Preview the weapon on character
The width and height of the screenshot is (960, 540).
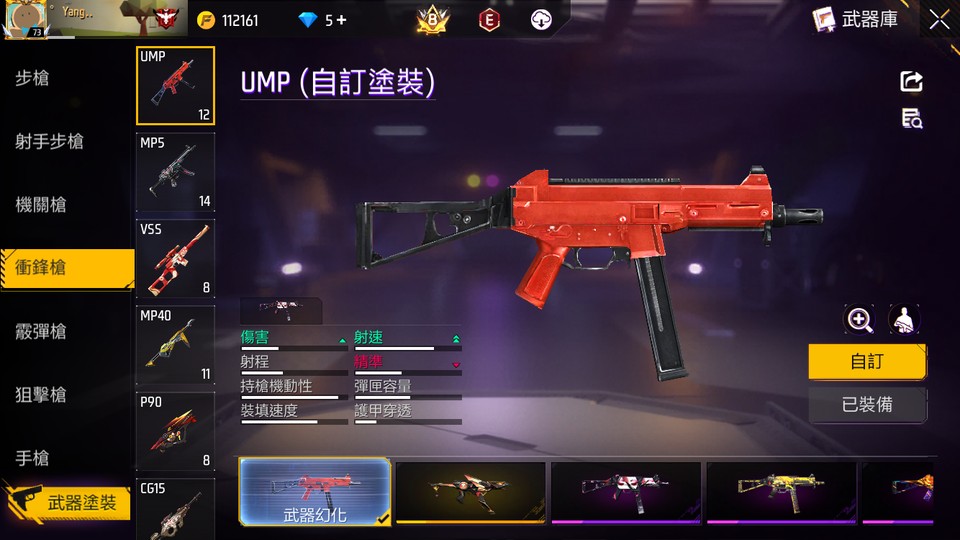(x=904, y=320)
